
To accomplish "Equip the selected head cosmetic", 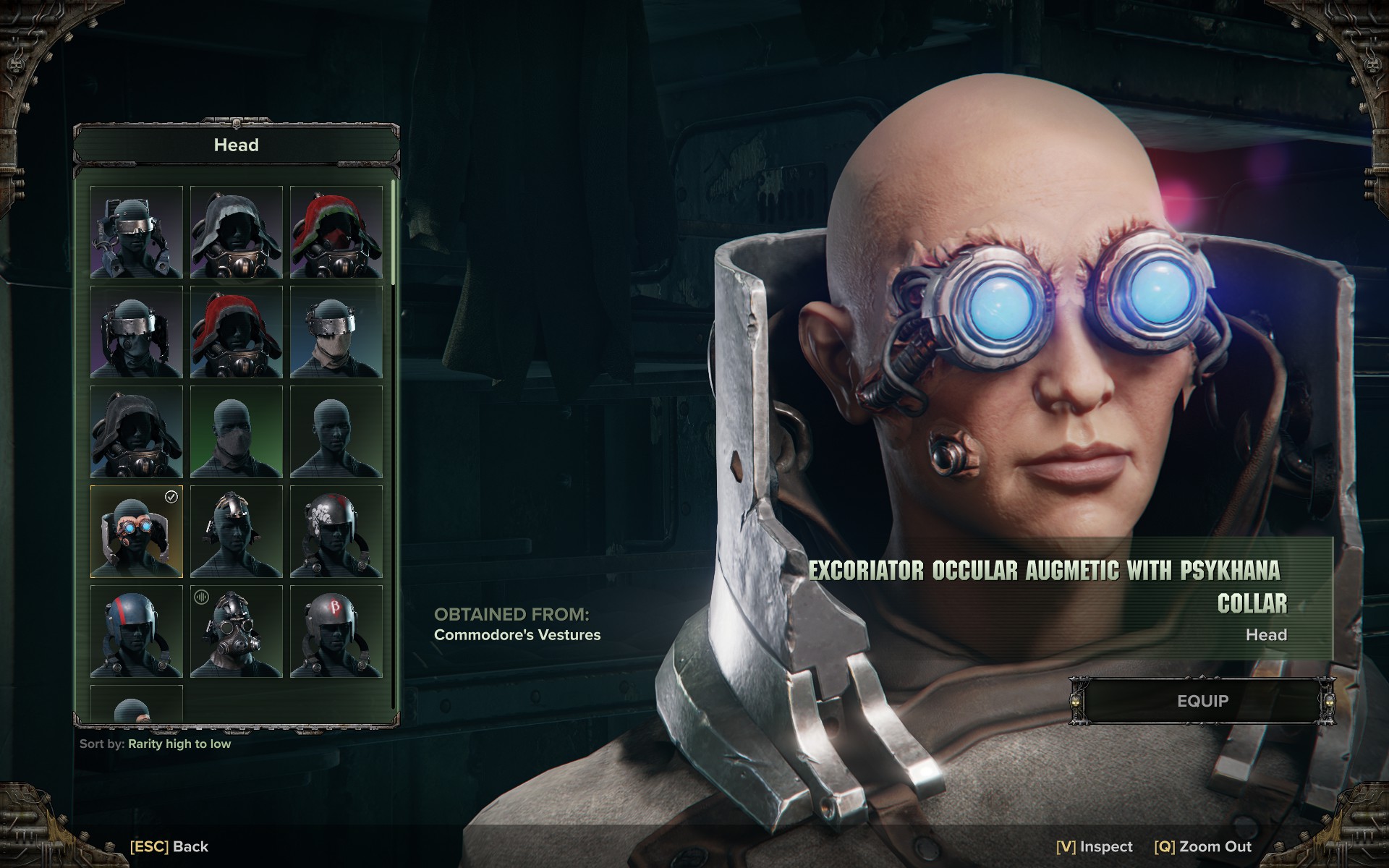I will 1202,701.
